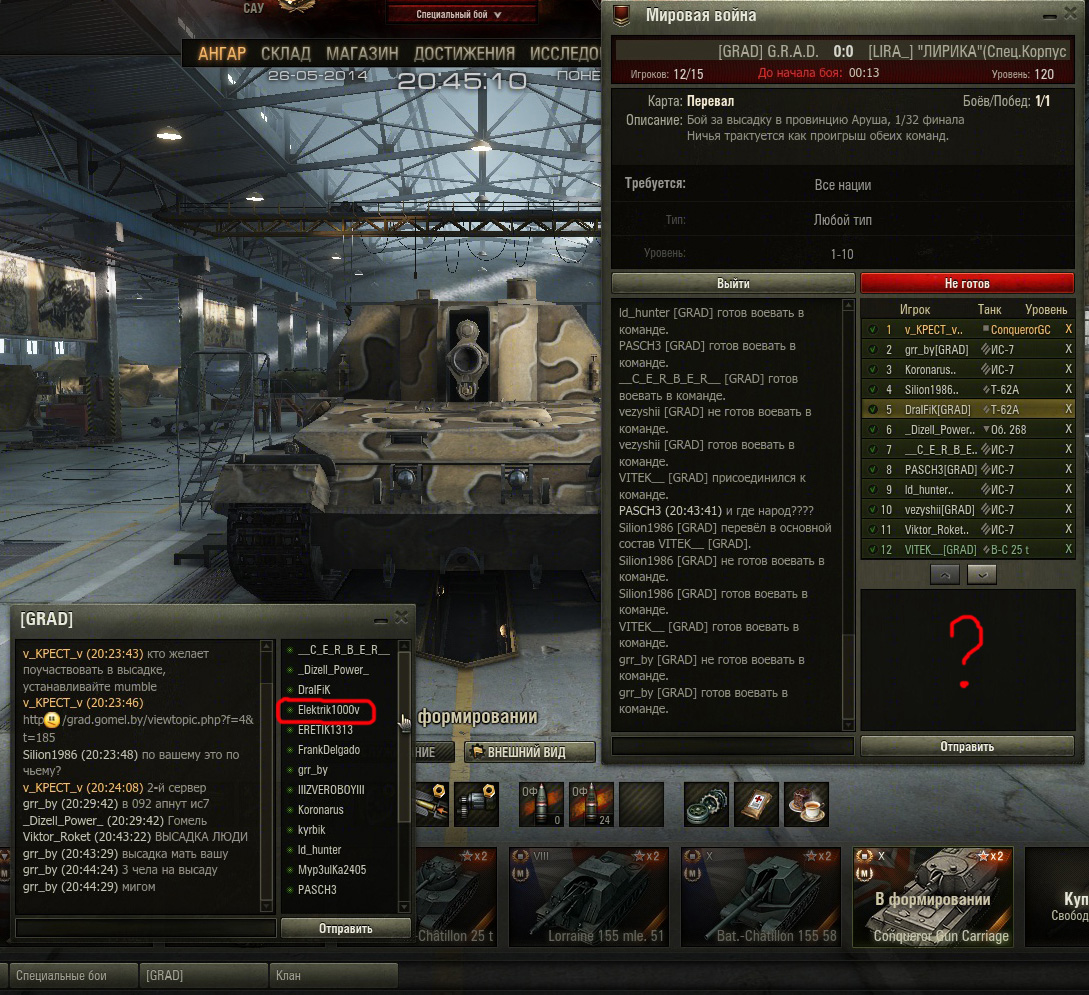Screen dimensions: 1089x995
Task: Open the Специальные бои bottom tab
Action: [75, 975]
